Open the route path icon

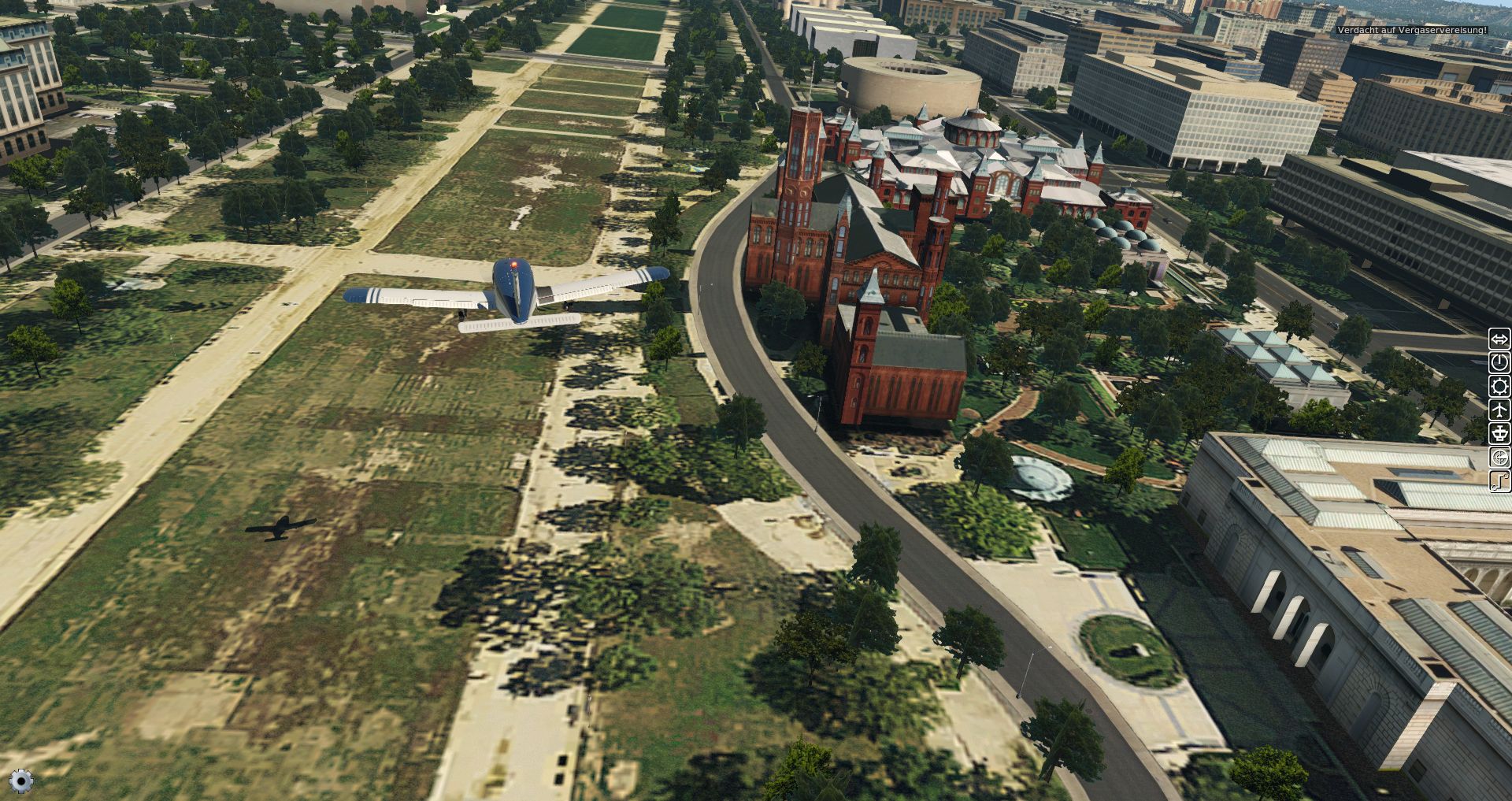(1499, 480)
